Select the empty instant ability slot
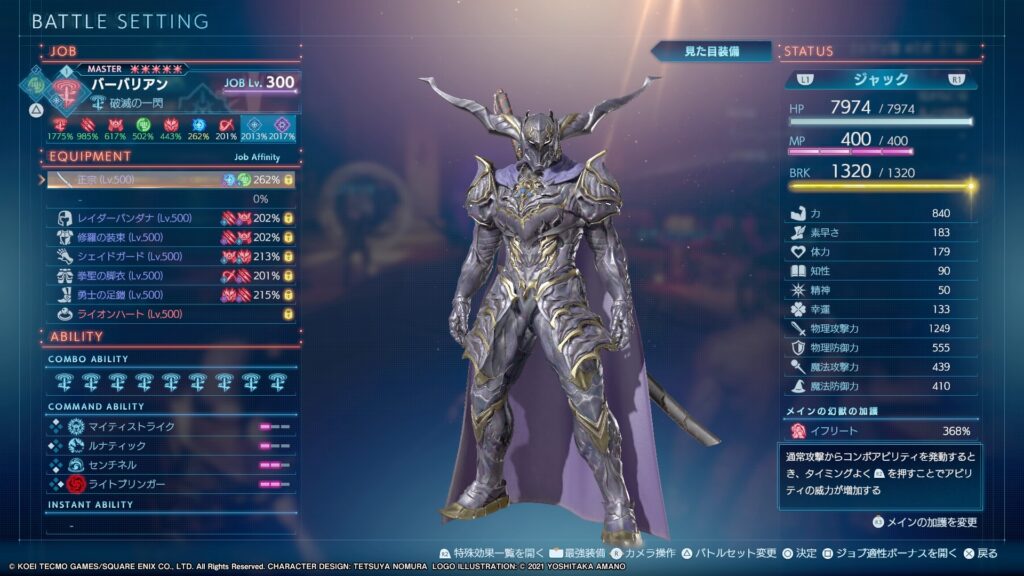The image size is (1024, 576). [172, 525]
